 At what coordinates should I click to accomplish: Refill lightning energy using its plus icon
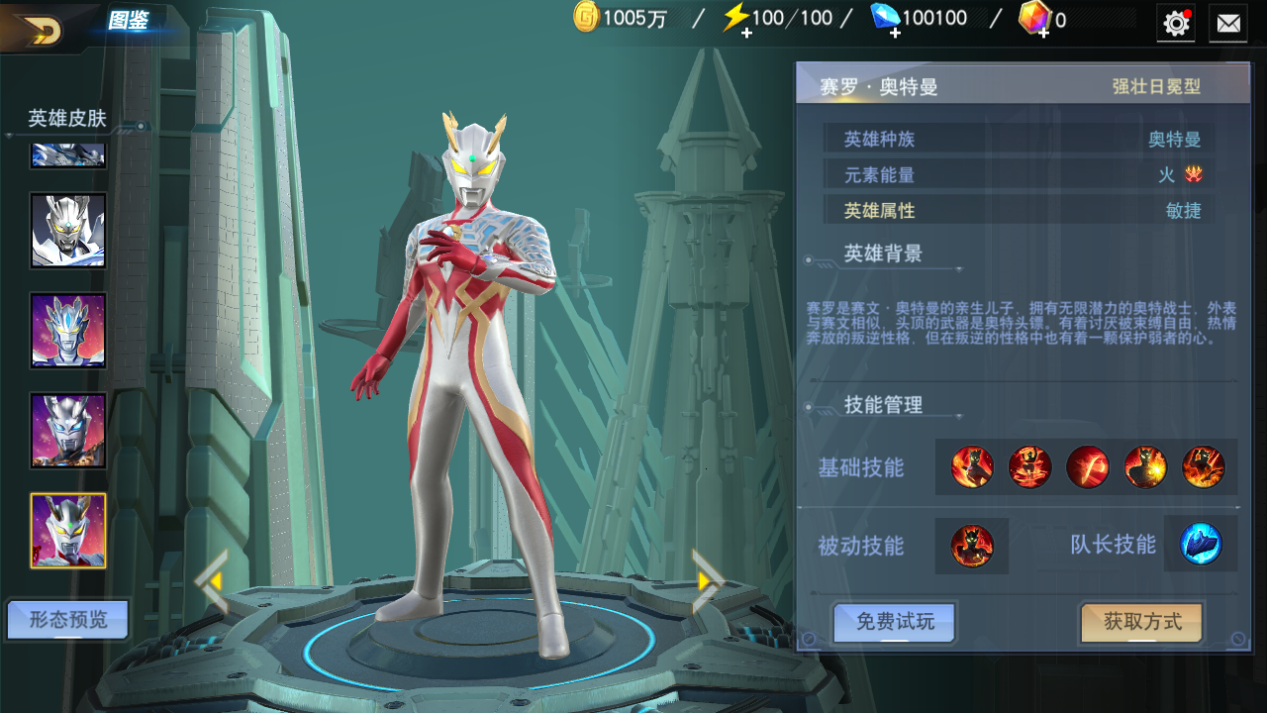pyautogui.click(x=745, y=33)
